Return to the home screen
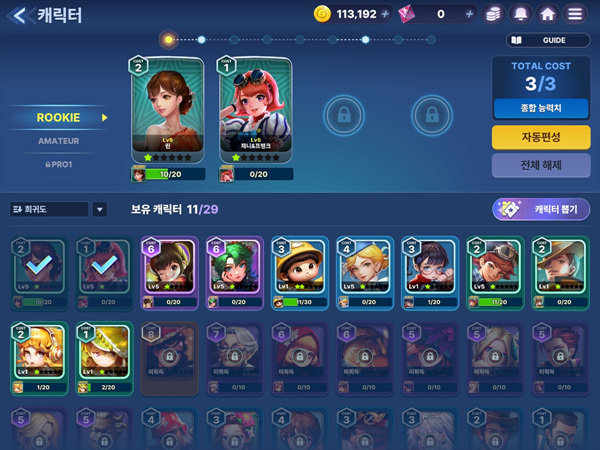600x450 pixels. [547, 15]
